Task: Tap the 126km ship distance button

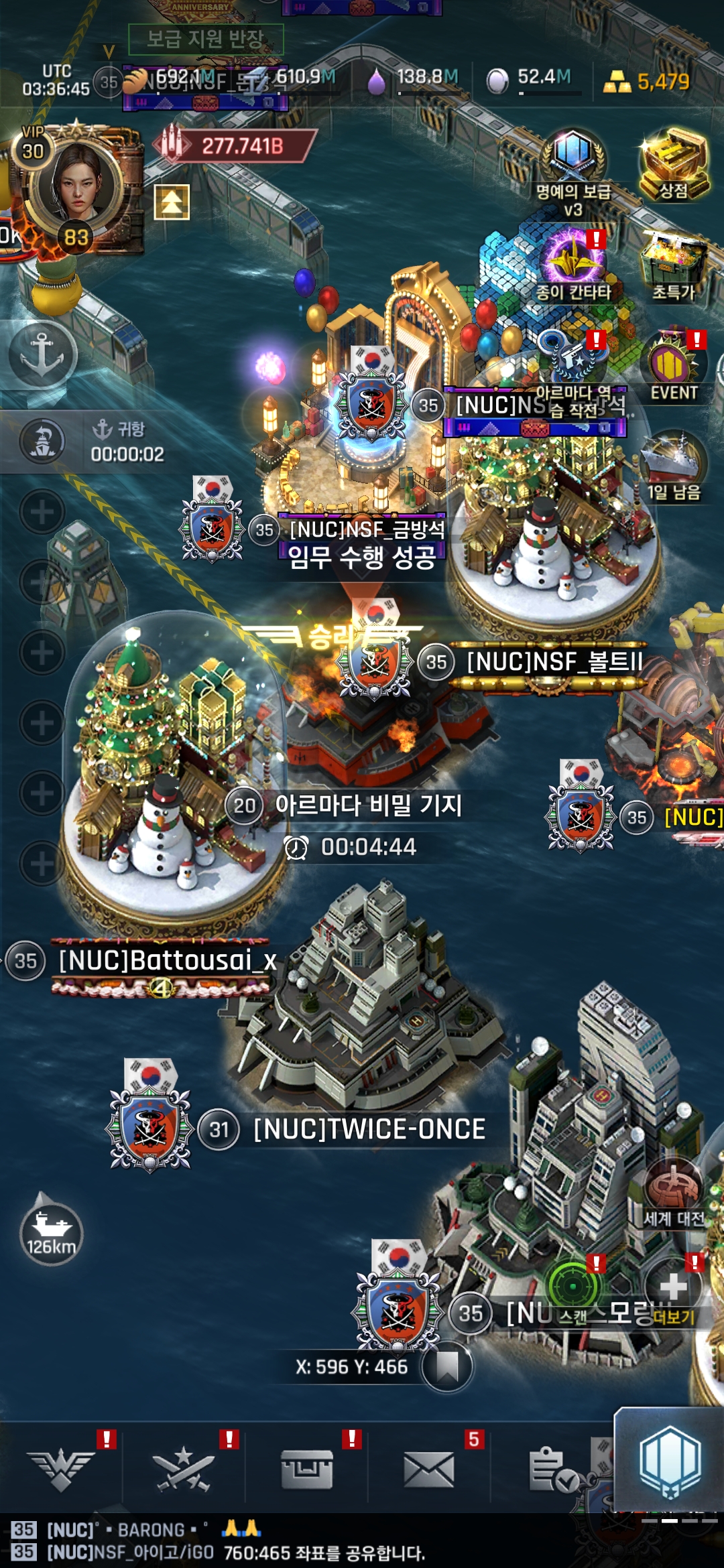Action: [x=51, y=1232]
